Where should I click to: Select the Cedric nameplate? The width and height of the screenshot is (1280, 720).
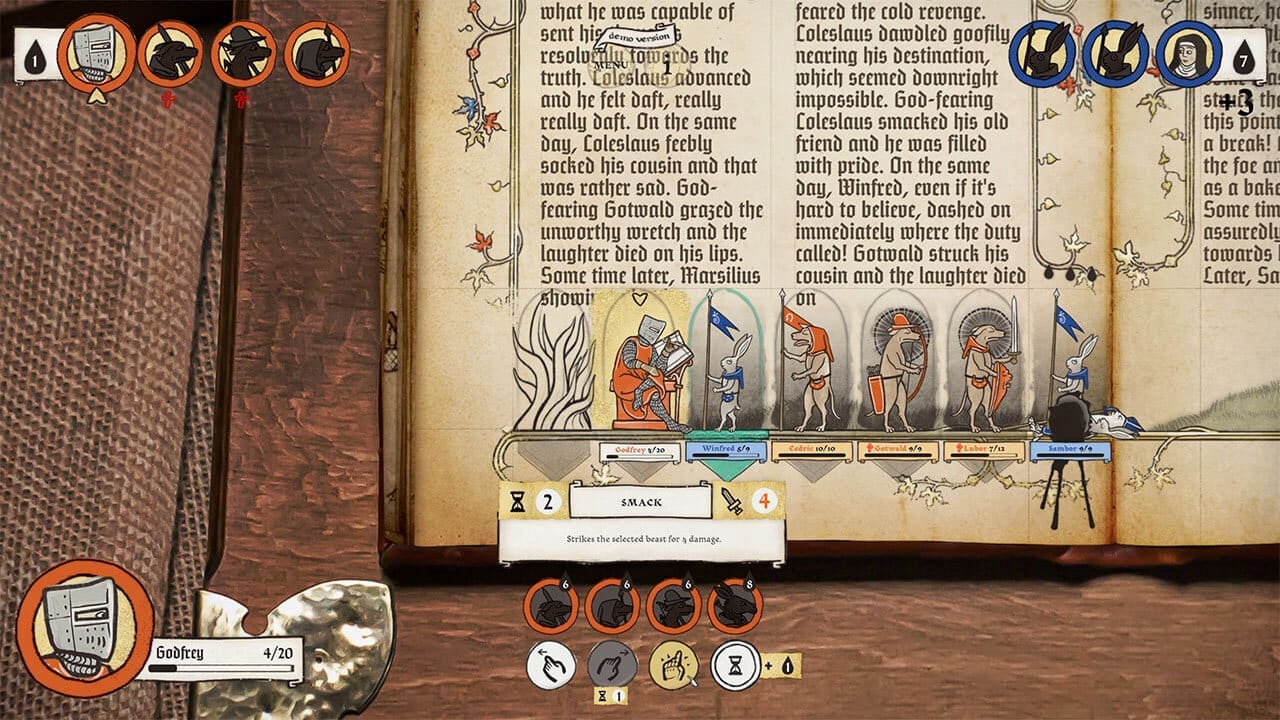(x=811, y=451)
